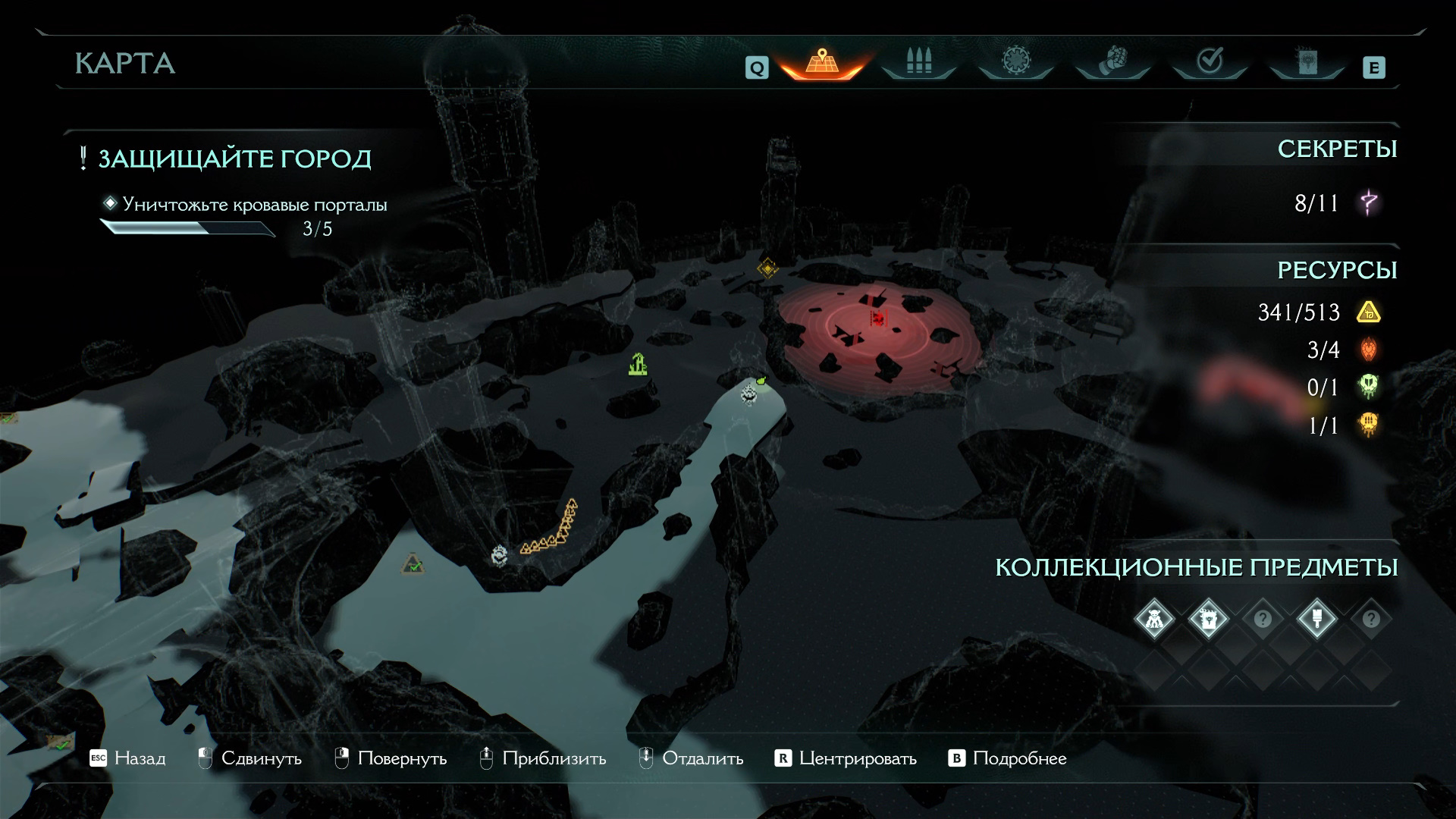Open the spiked shield tab
1456x819 pixels.
[1015, 62]
